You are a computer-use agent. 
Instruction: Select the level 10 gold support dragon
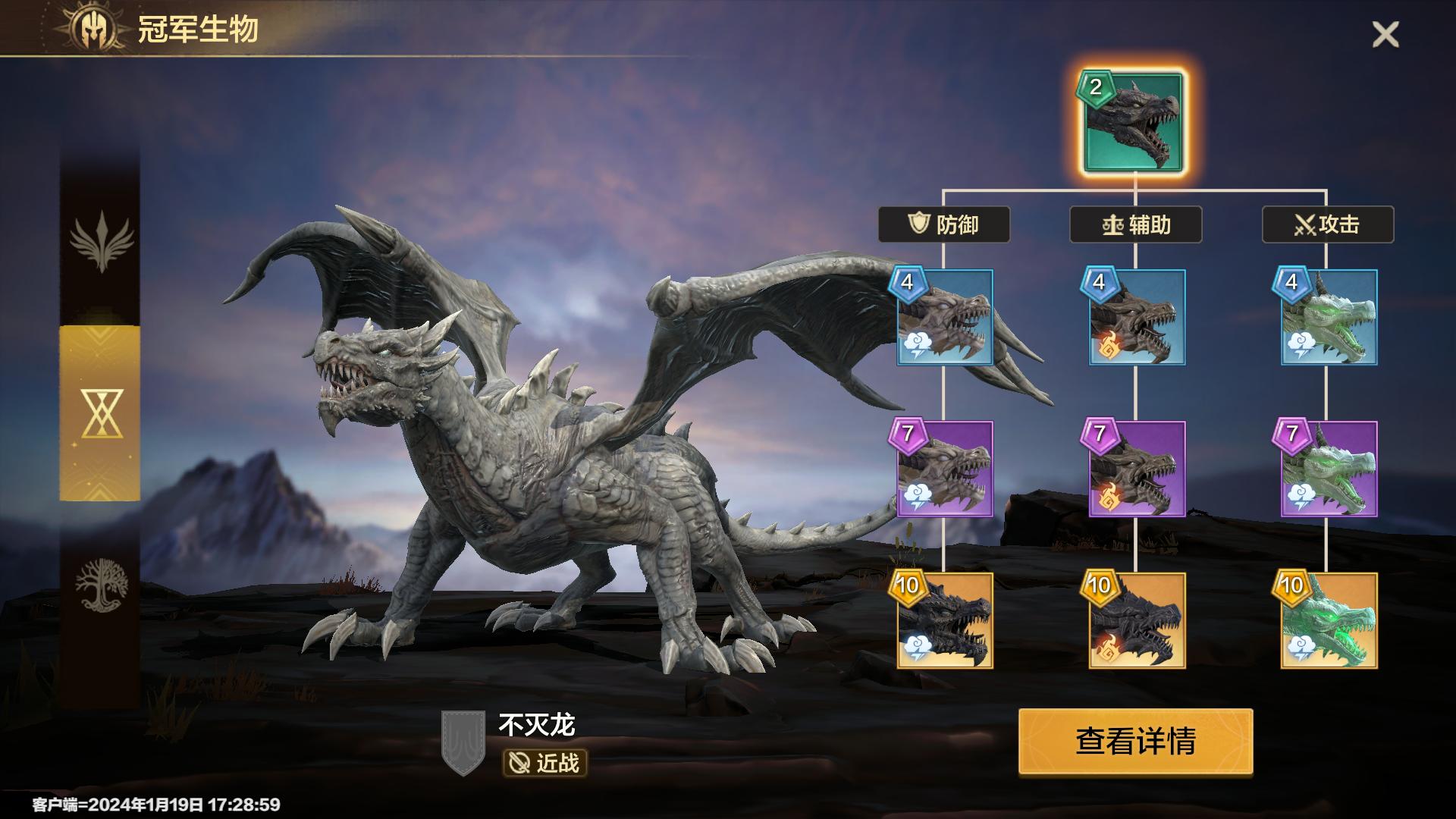click(x=1136, y=620)
